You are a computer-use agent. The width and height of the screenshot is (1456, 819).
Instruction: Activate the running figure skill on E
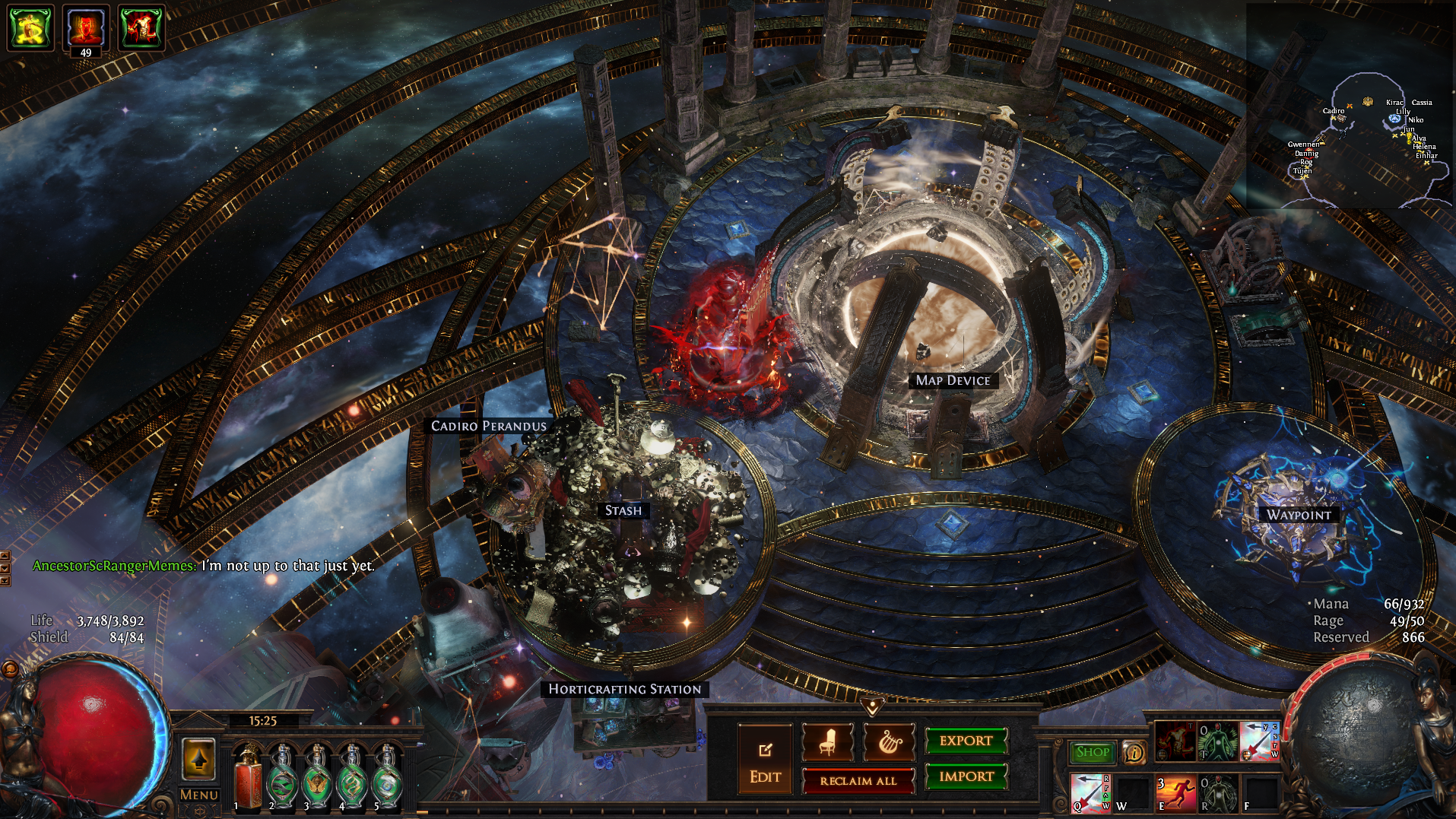point(1175,793)
